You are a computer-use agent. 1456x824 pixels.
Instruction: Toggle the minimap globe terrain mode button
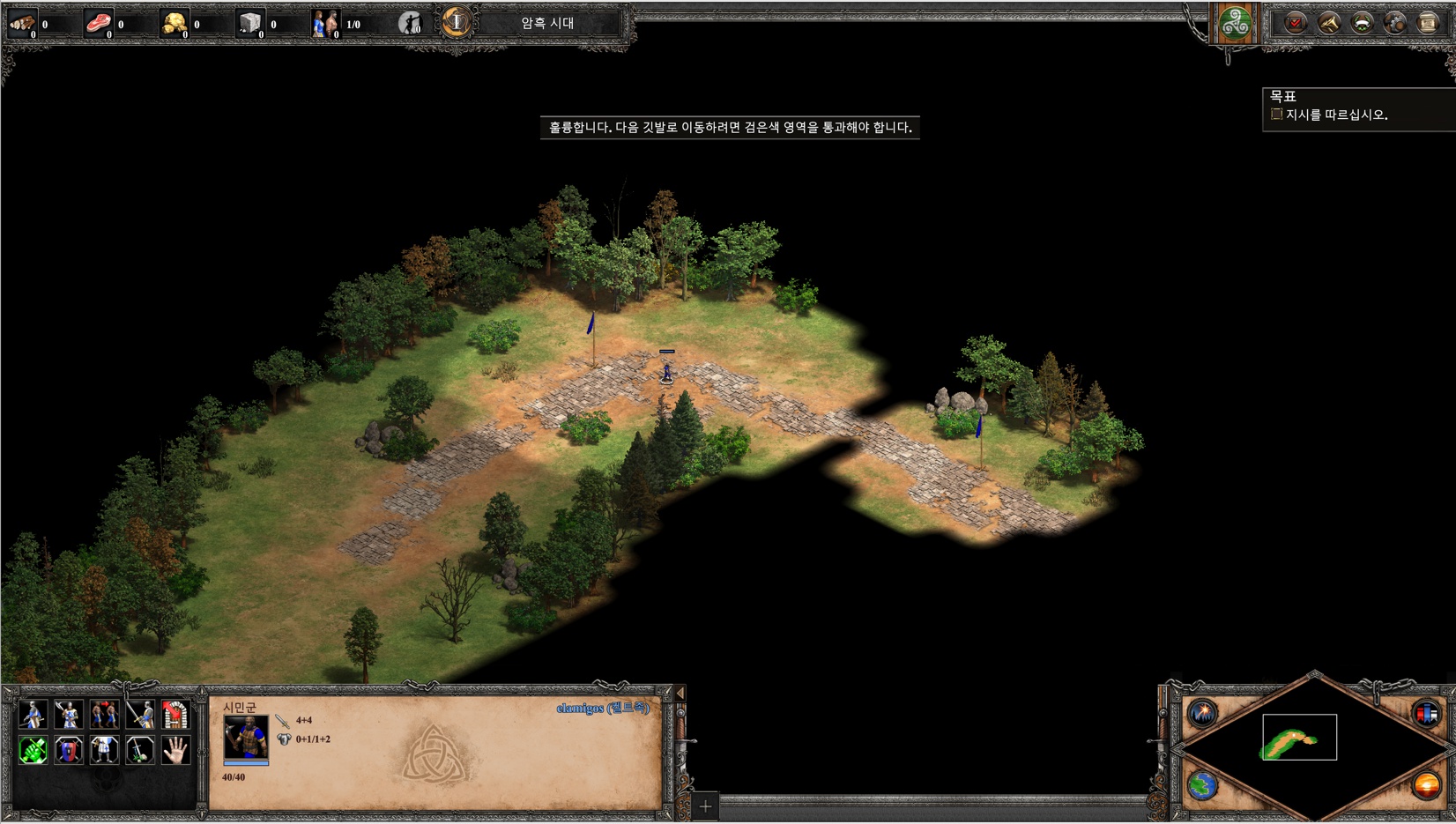tap(1202, 784)
